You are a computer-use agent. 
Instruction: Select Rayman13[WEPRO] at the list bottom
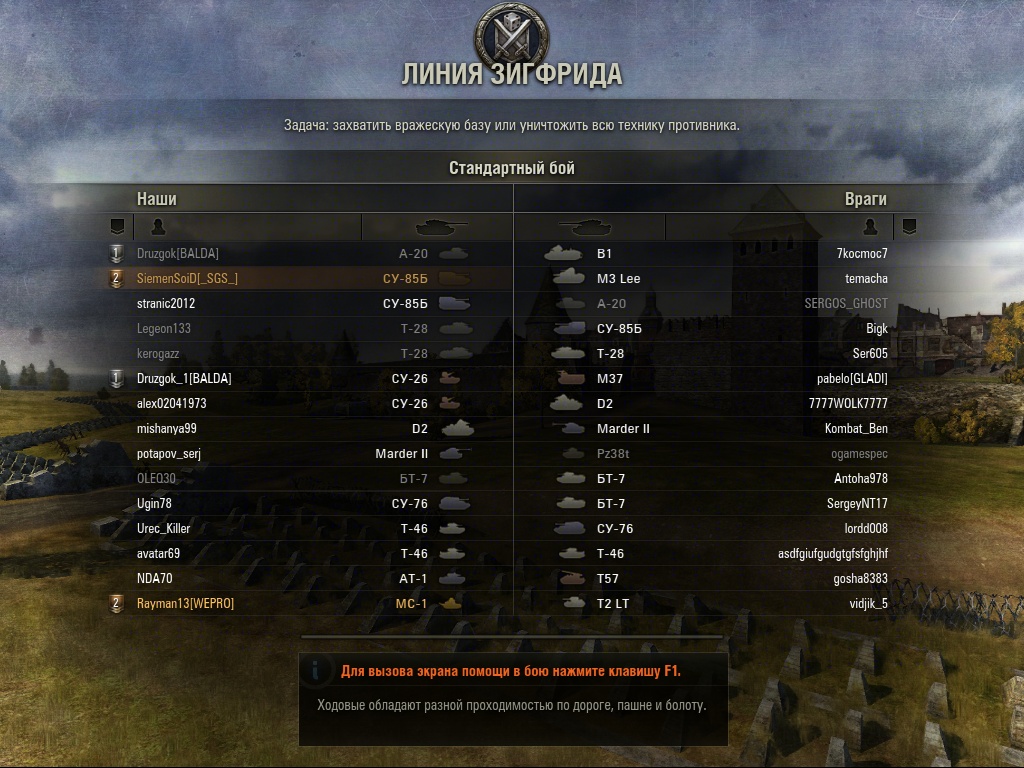[x=185, y=604]
